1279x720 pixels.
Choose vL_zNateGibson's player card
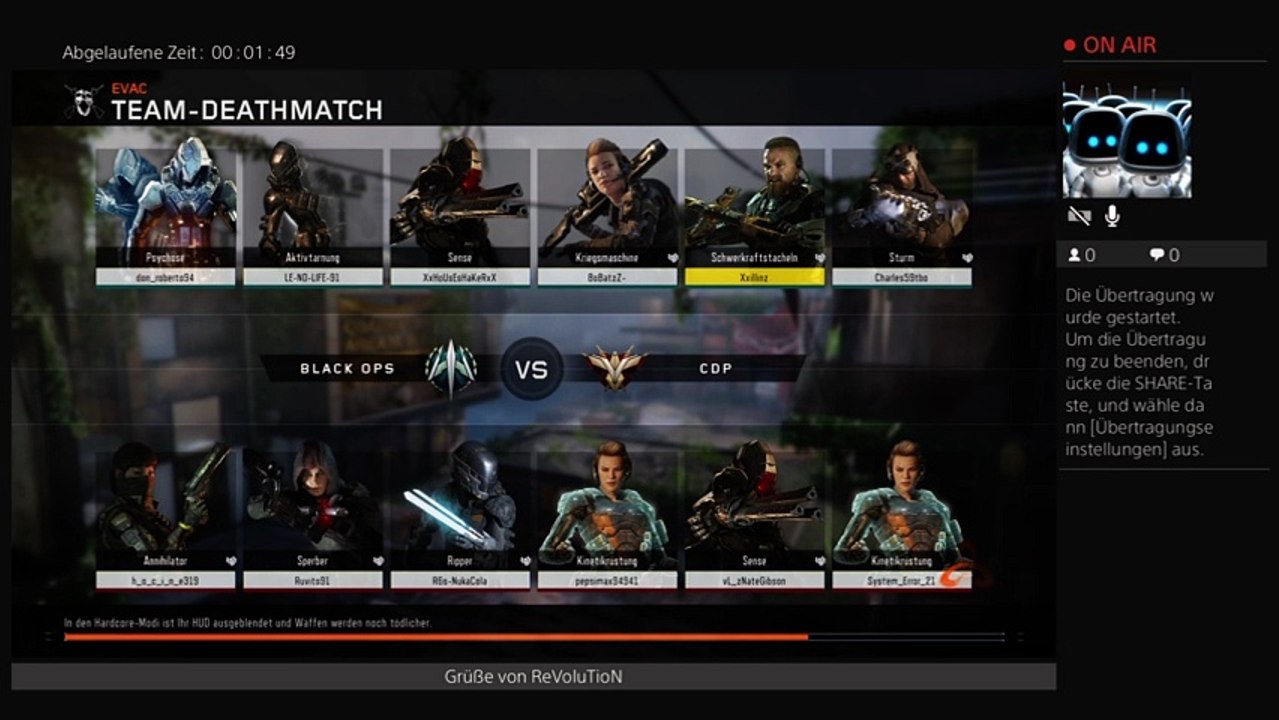pyautogui.click(x=755, y=517)
